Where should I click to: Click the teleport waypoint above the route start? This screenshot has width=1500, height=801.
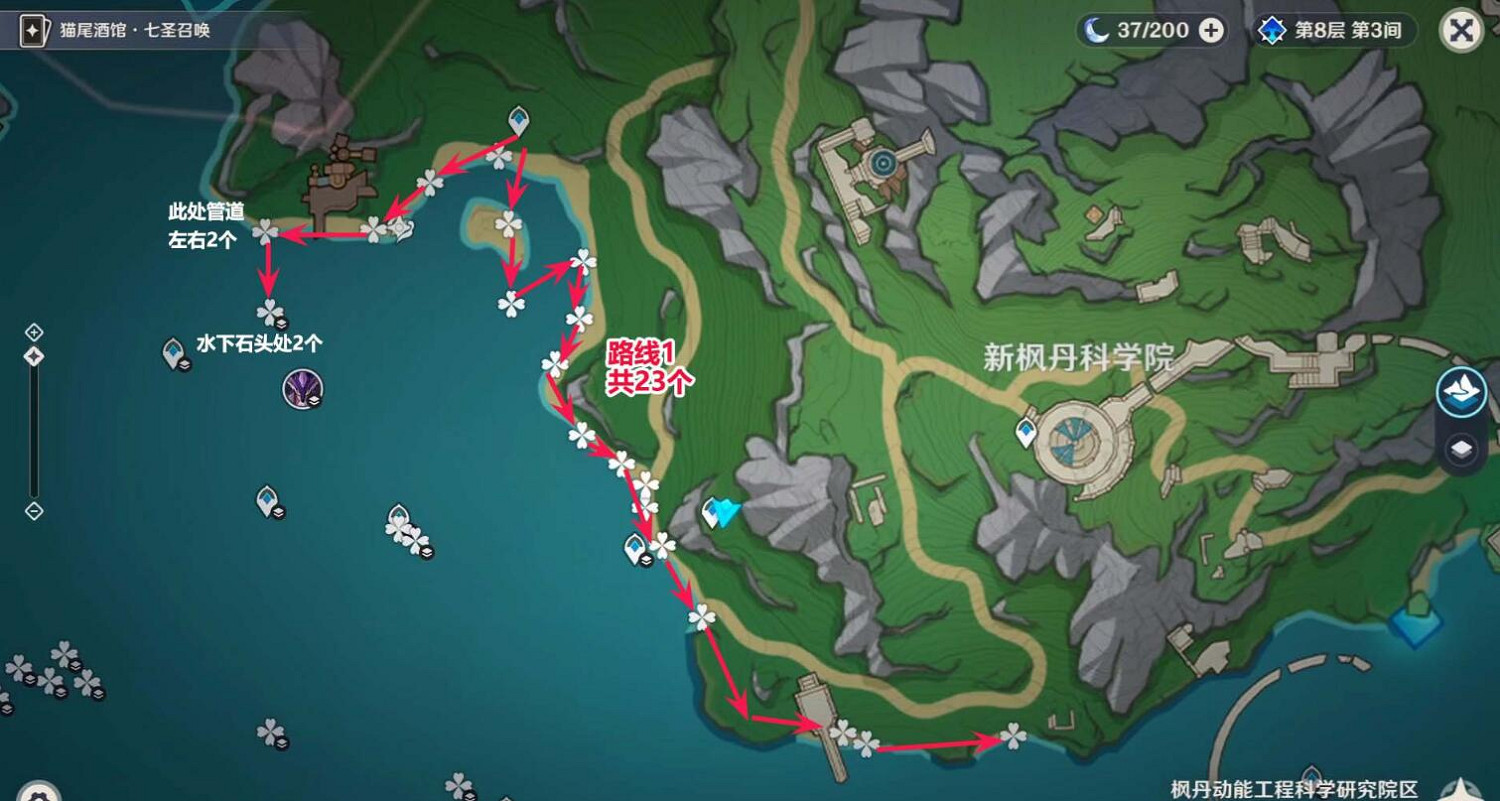[x=518, y=119]
